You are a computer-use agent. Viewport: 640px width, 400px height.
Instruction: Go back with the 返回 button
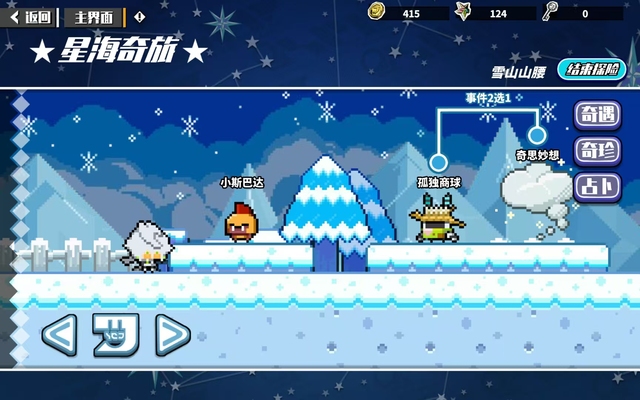click(30, 16)
